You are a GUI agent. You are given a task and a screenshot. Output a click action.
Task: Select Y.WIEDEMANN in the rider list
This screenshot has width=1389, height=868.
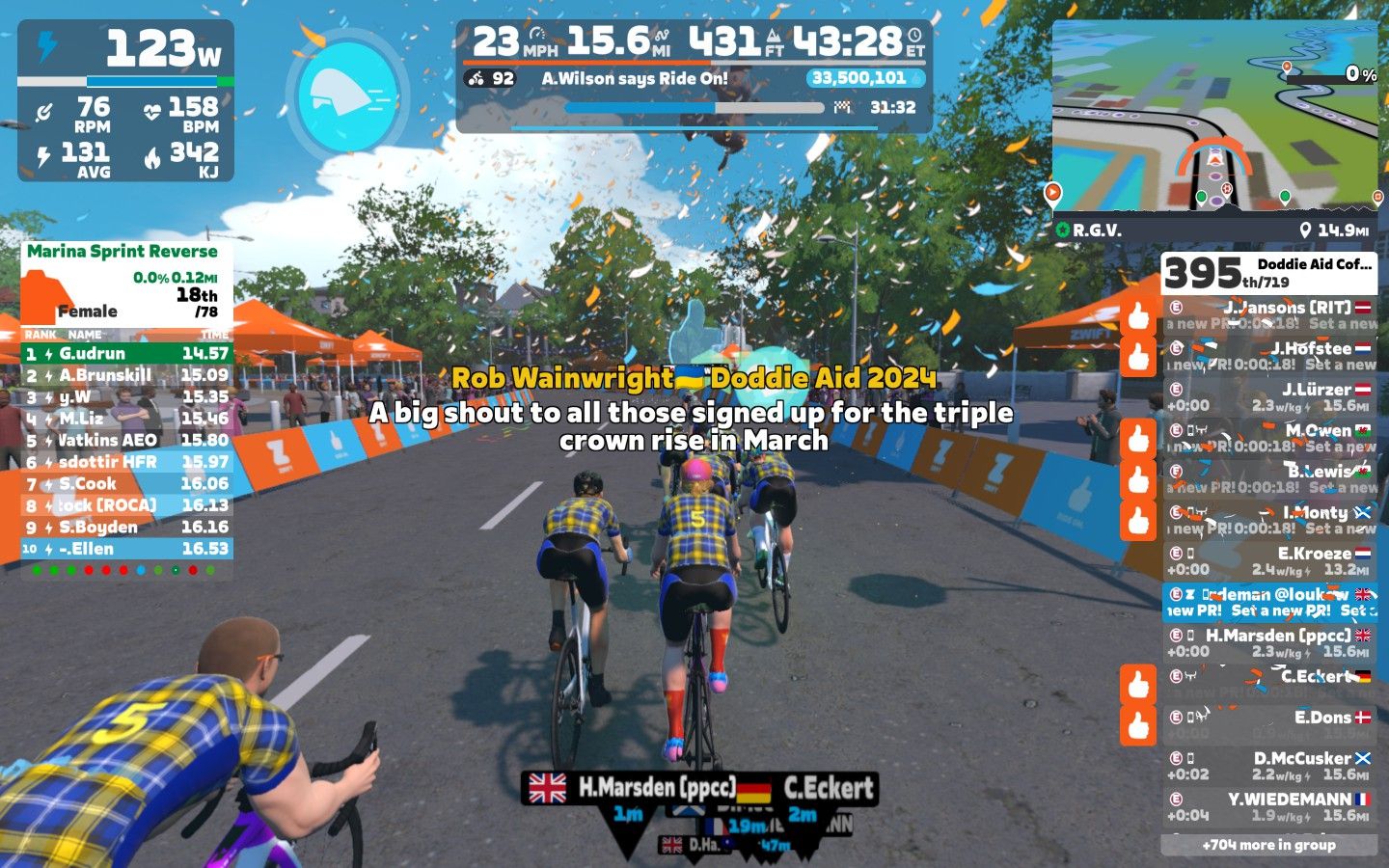click(x=1268, y=807)
